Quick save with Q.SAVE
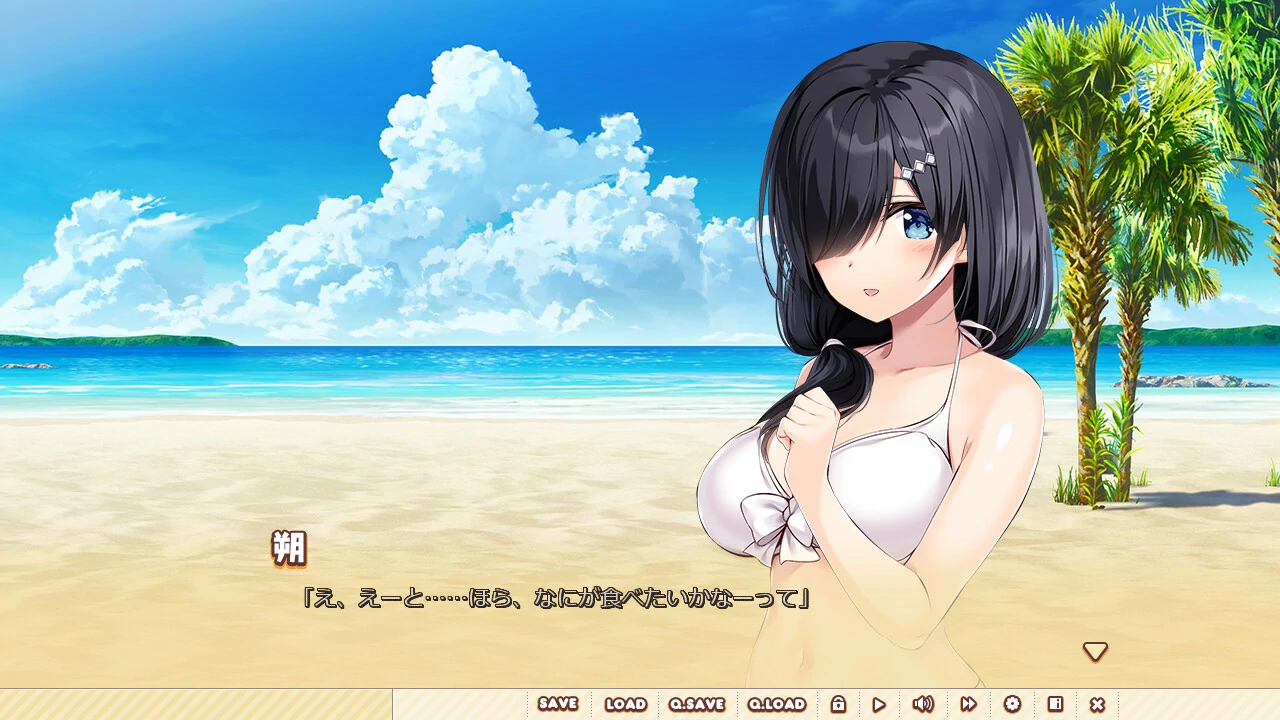The height and width of the screenshot is (720, 1280). coord(696,704)
